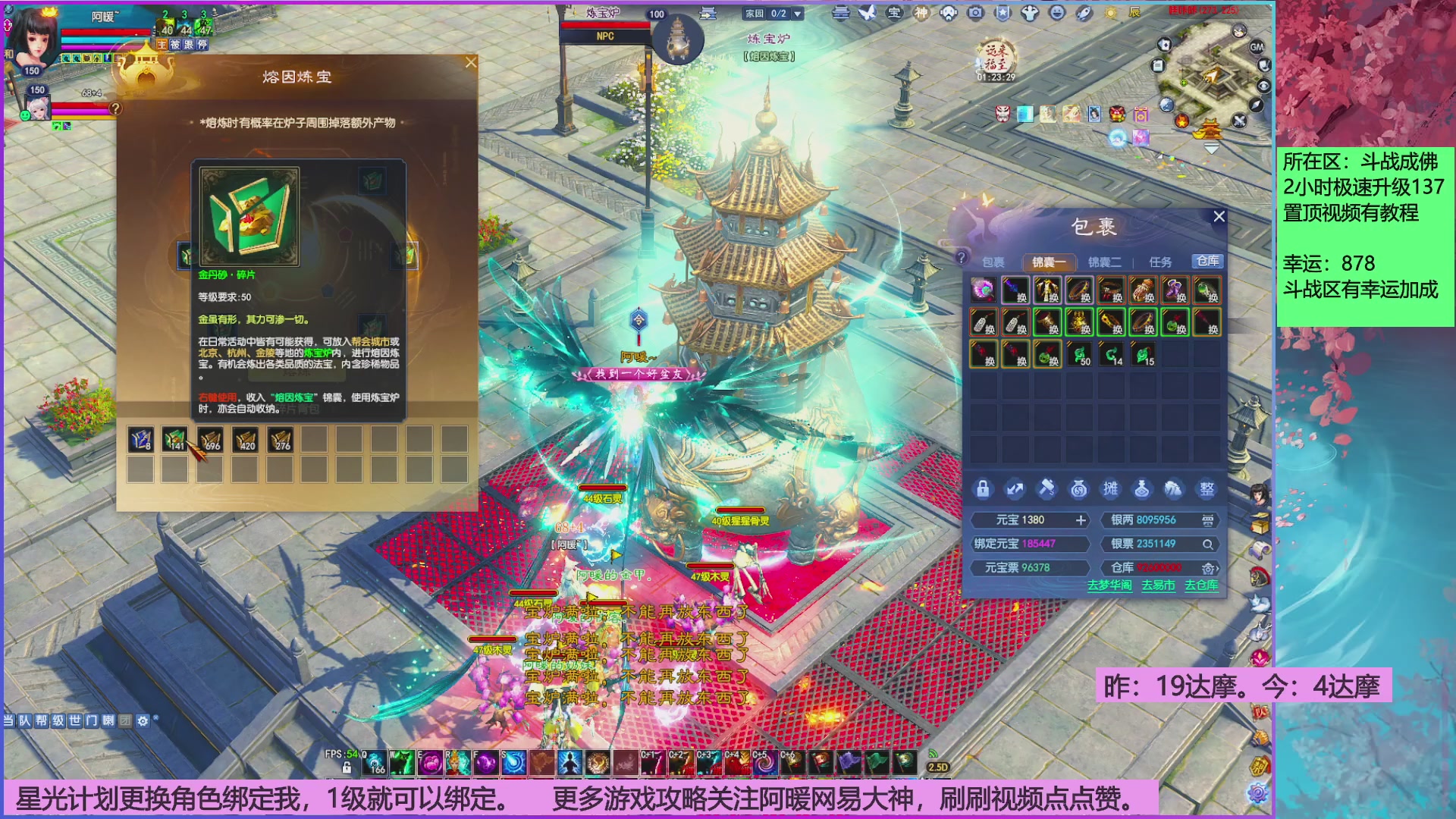
Task: Click the plus to add 元宝
Action: (1081, 520)
